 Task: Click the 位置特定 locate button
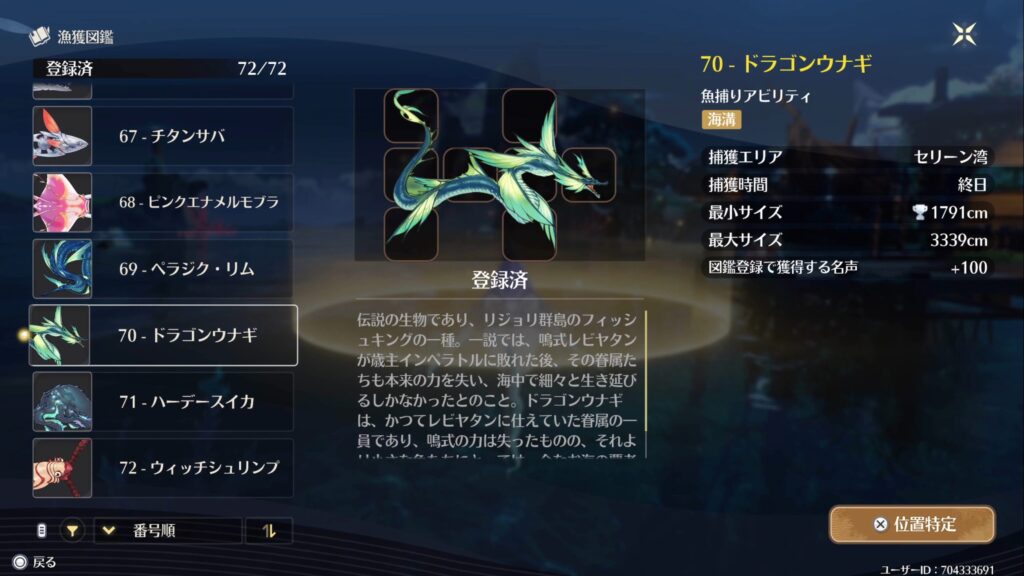click(x=912, y=524)
